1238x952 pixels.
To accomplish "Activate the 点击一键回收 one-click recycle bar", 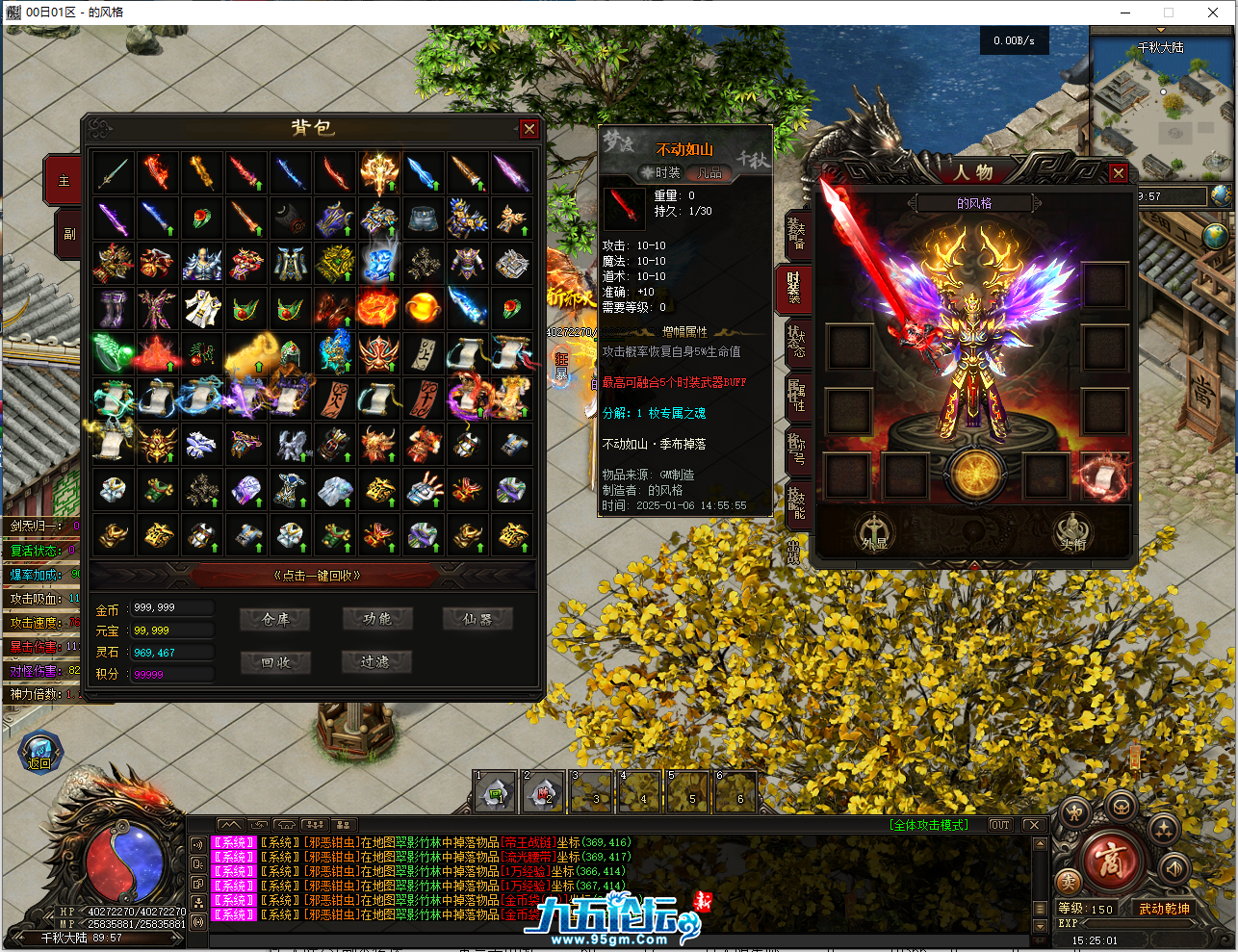I will point(317,576).
